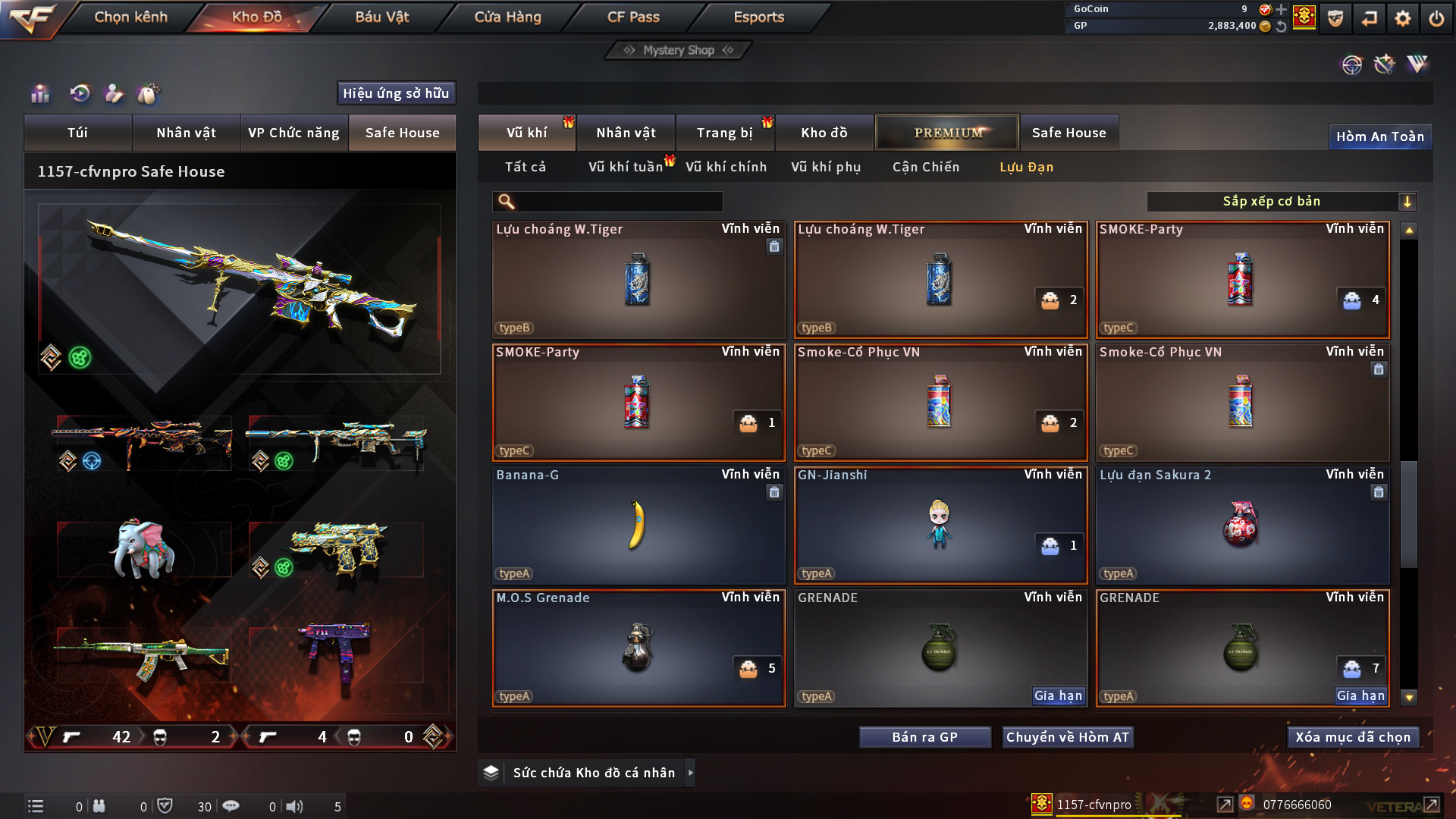The width and height of the screenshot is (1456, 819).
Task: Select the Banana-G grenade item
Action: point(638,525)
